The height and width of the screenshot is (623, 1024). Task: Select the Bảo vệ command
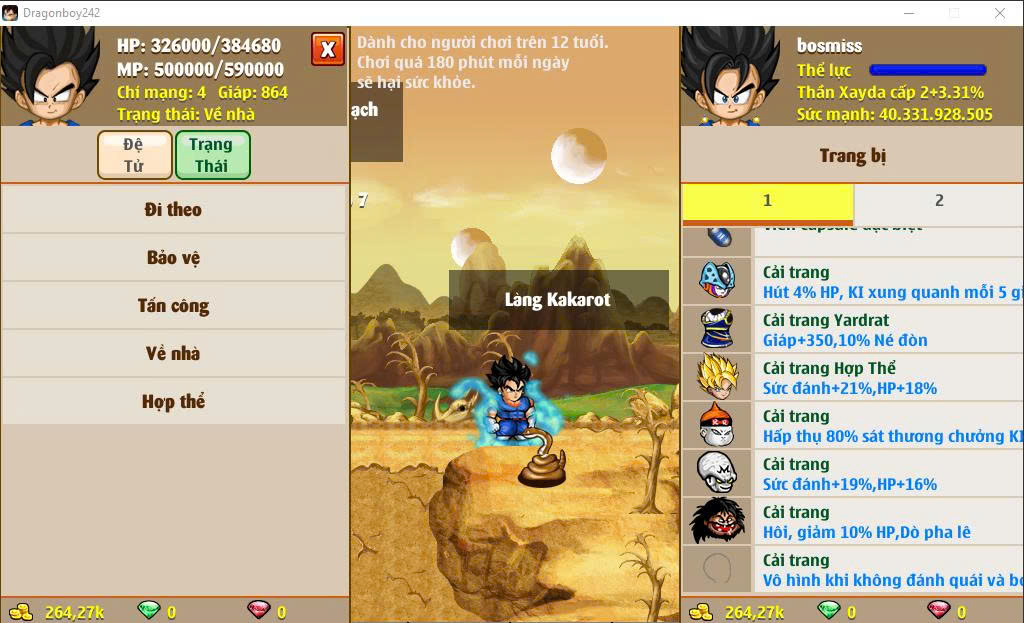click(173, 258)
